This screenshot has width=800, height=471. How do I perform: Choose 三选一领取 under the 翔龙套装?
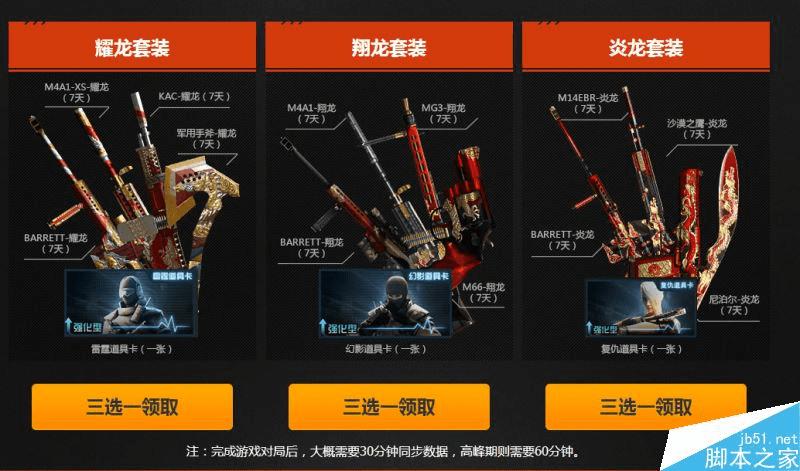[x=389, y=407]
